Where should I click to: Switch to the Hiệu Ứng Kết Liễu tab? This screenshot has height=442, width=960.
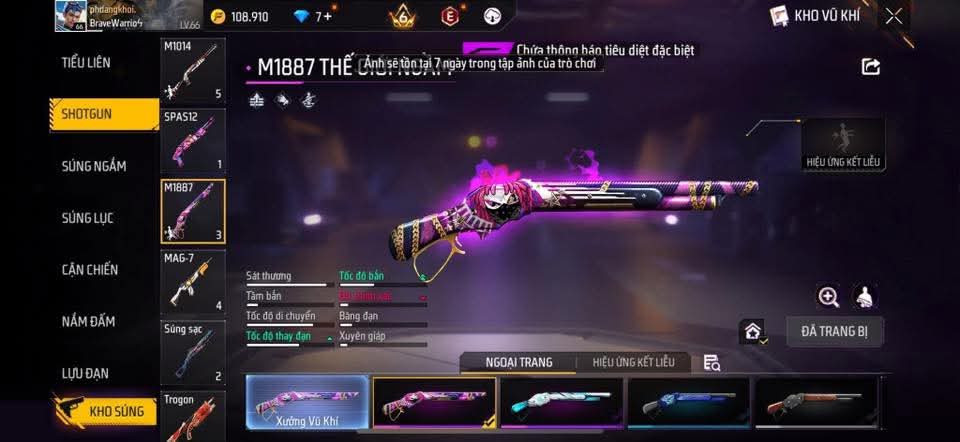[x=633, y=362]
